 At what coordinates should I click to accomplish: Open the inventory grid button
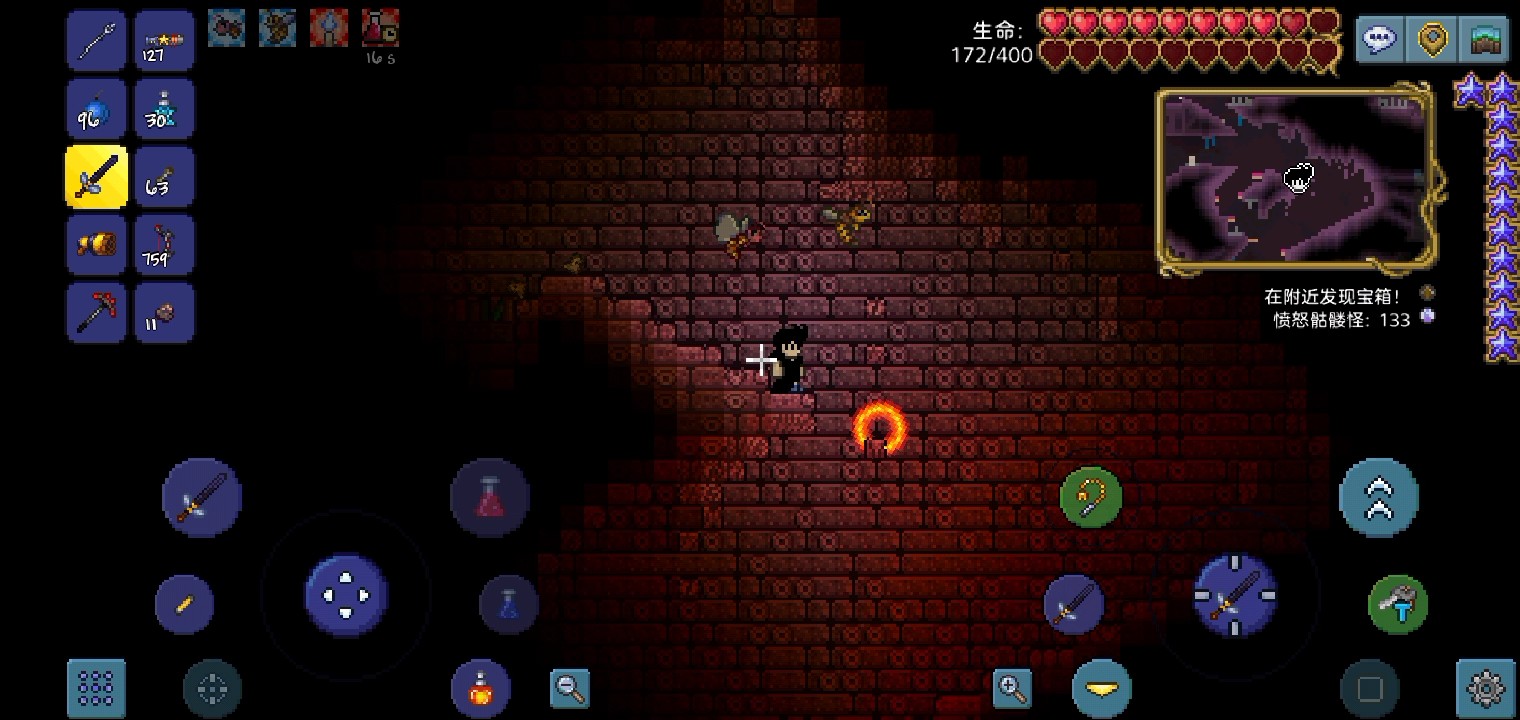(97, 688)
